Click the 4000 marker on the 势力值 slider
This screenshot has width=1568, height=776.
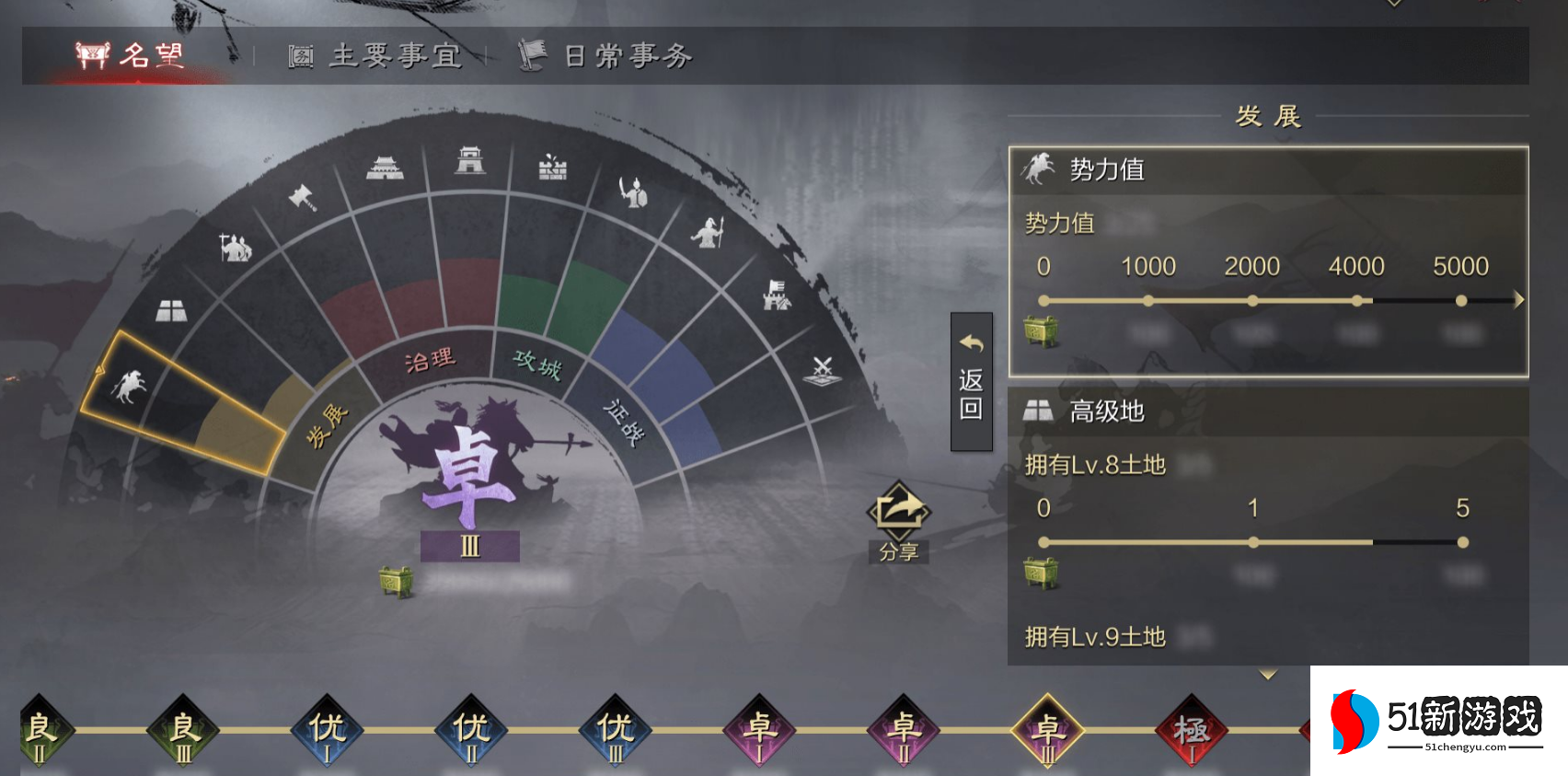click(x=1355, y=298)
